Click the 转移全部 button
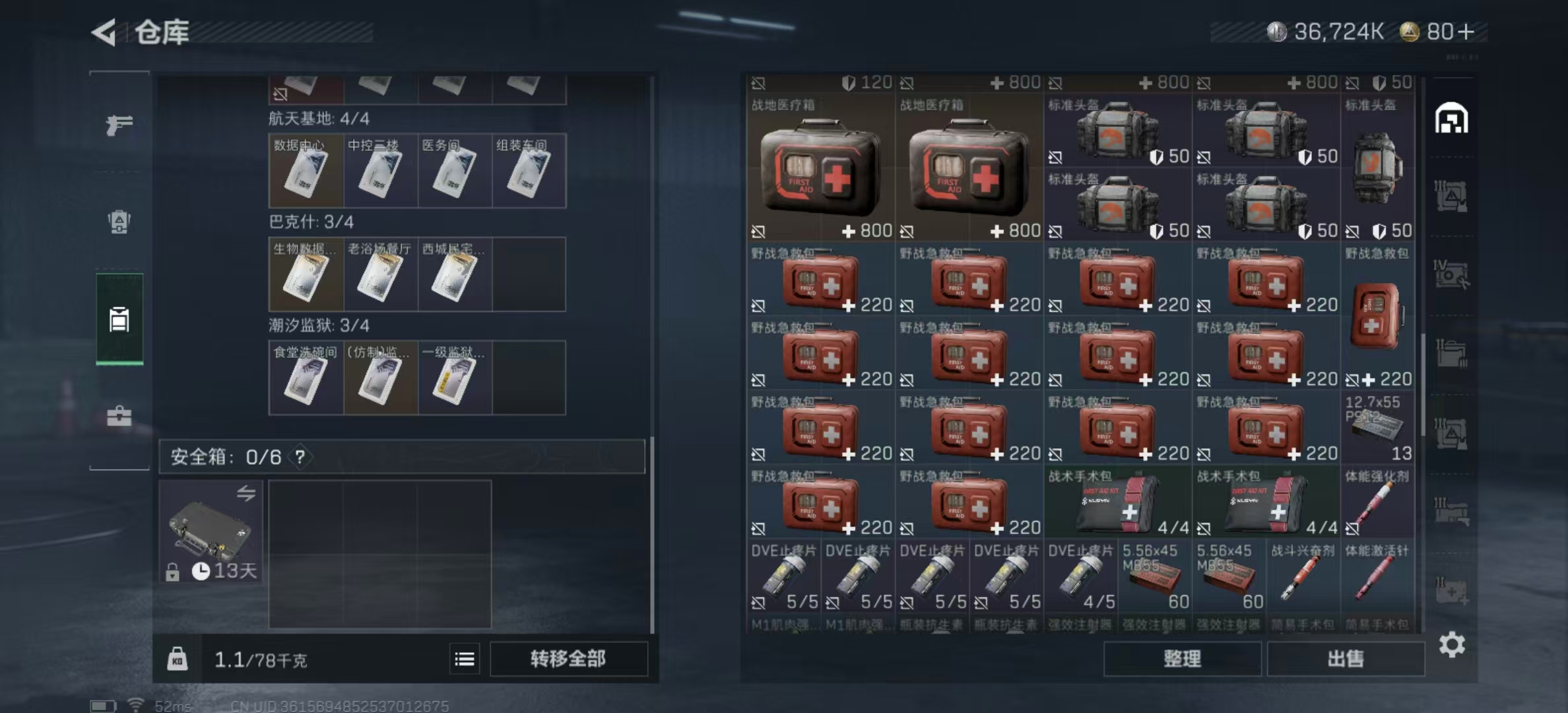 tap(568, 659)
